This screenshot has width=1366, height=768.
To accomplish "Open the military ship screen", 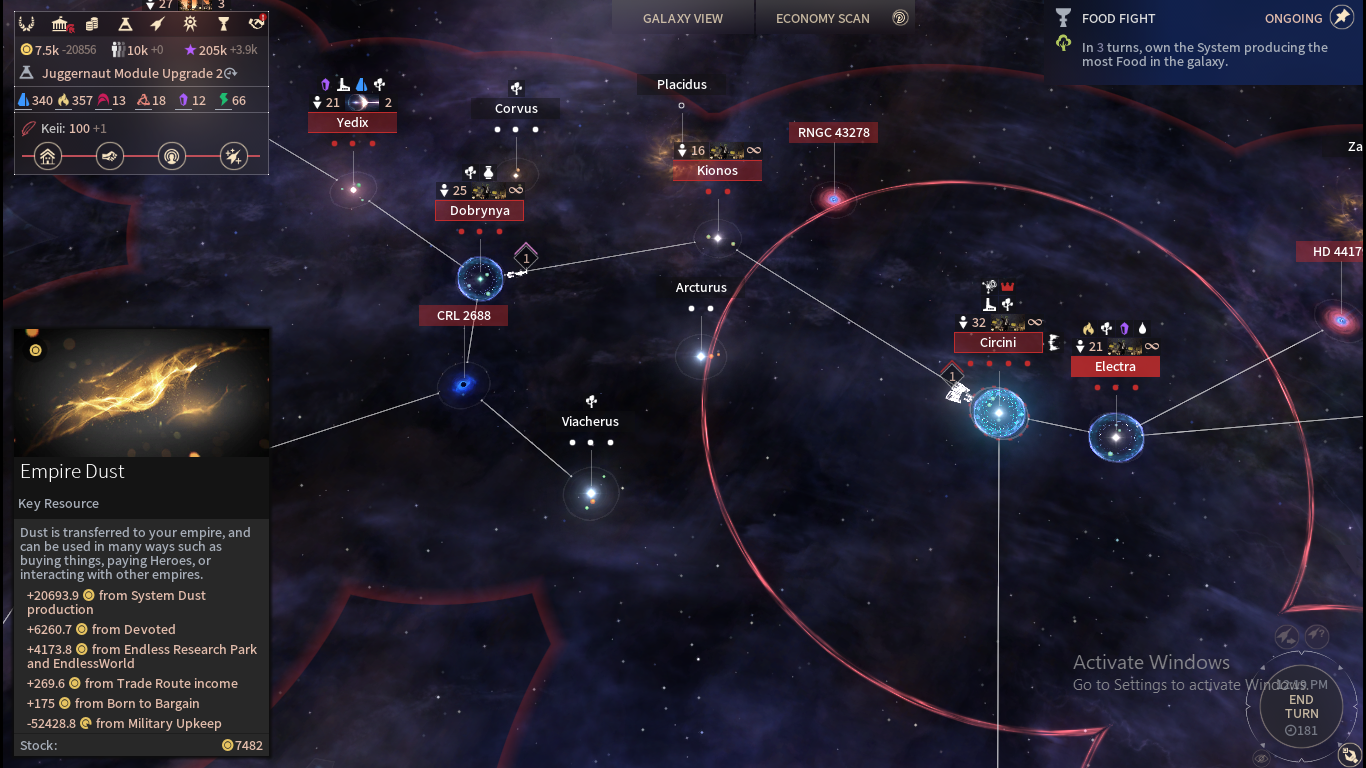I will (158, 24).
